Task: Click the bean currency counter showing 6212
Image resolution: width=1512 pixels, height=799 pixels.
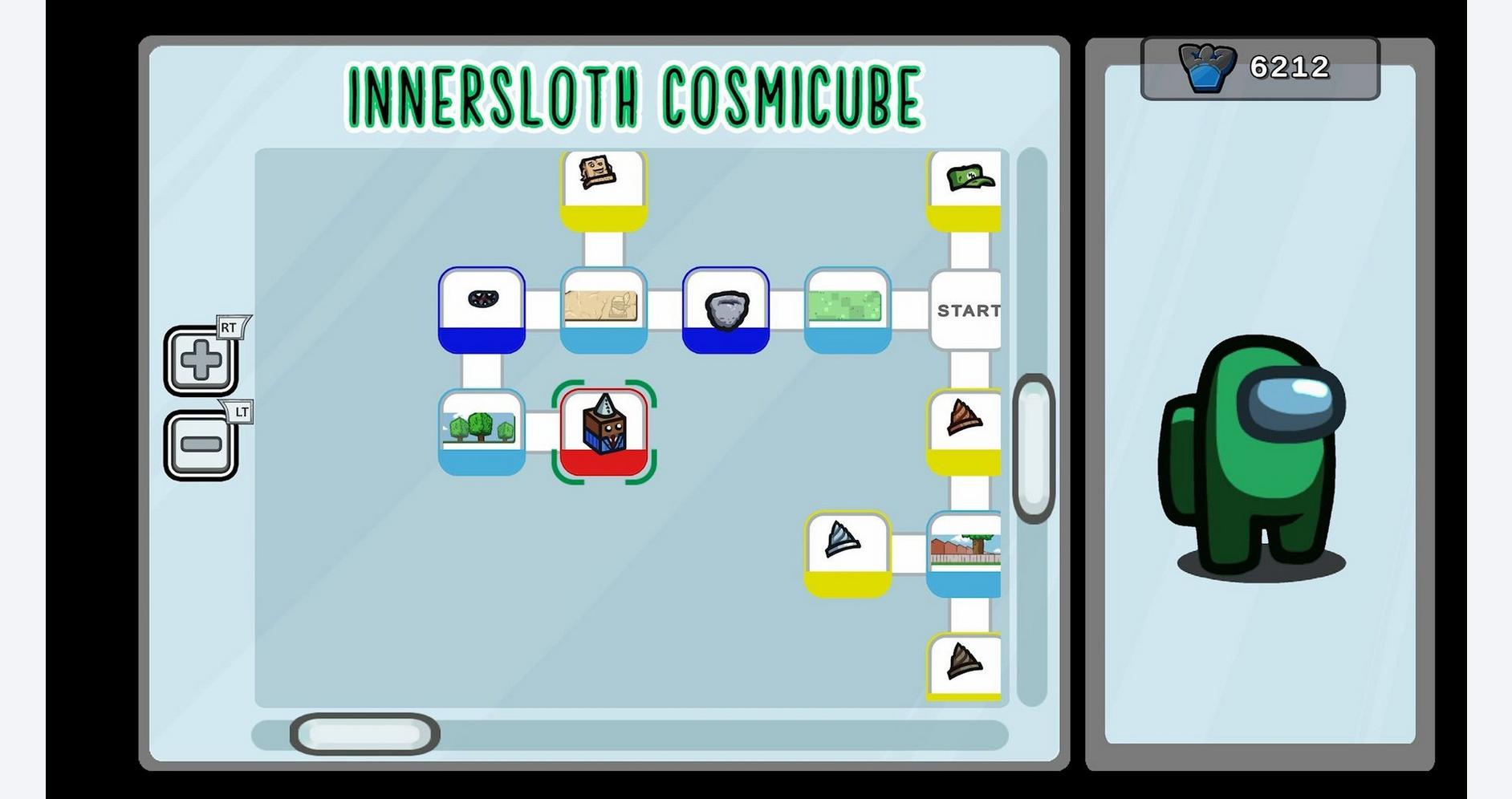Action: pos(1255,69)
